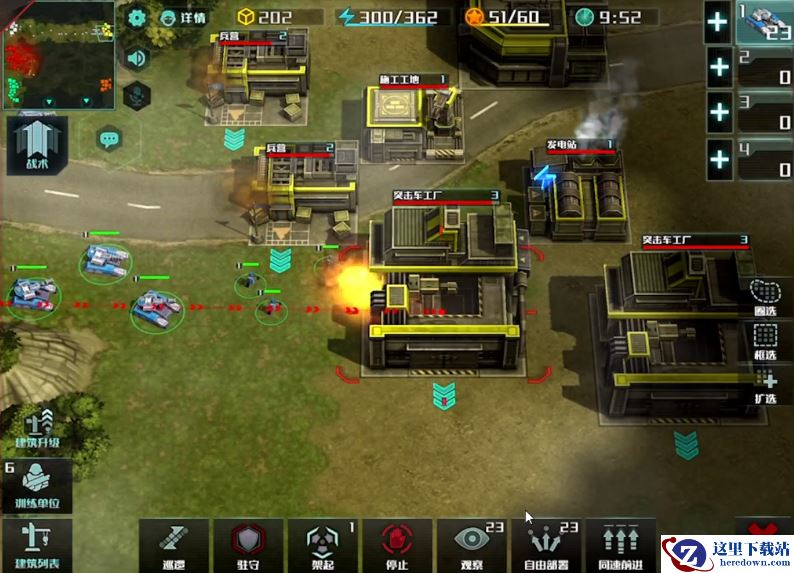Open the chat bubble
The image size is (794, 573).
click(x=110, y=138)
